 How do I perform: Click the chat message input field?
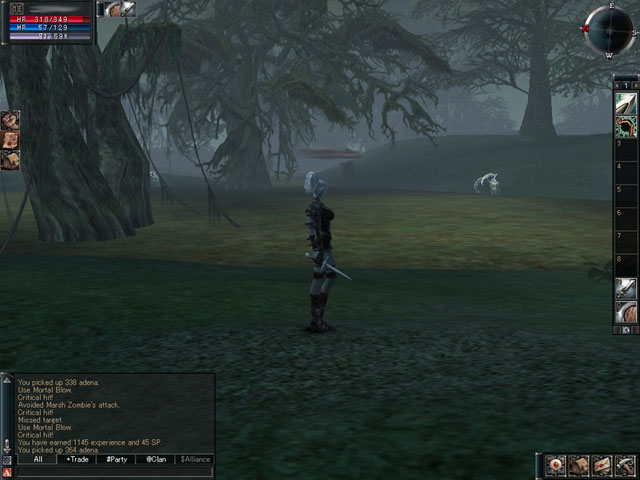pyautogui.click(x=115, y=472)
